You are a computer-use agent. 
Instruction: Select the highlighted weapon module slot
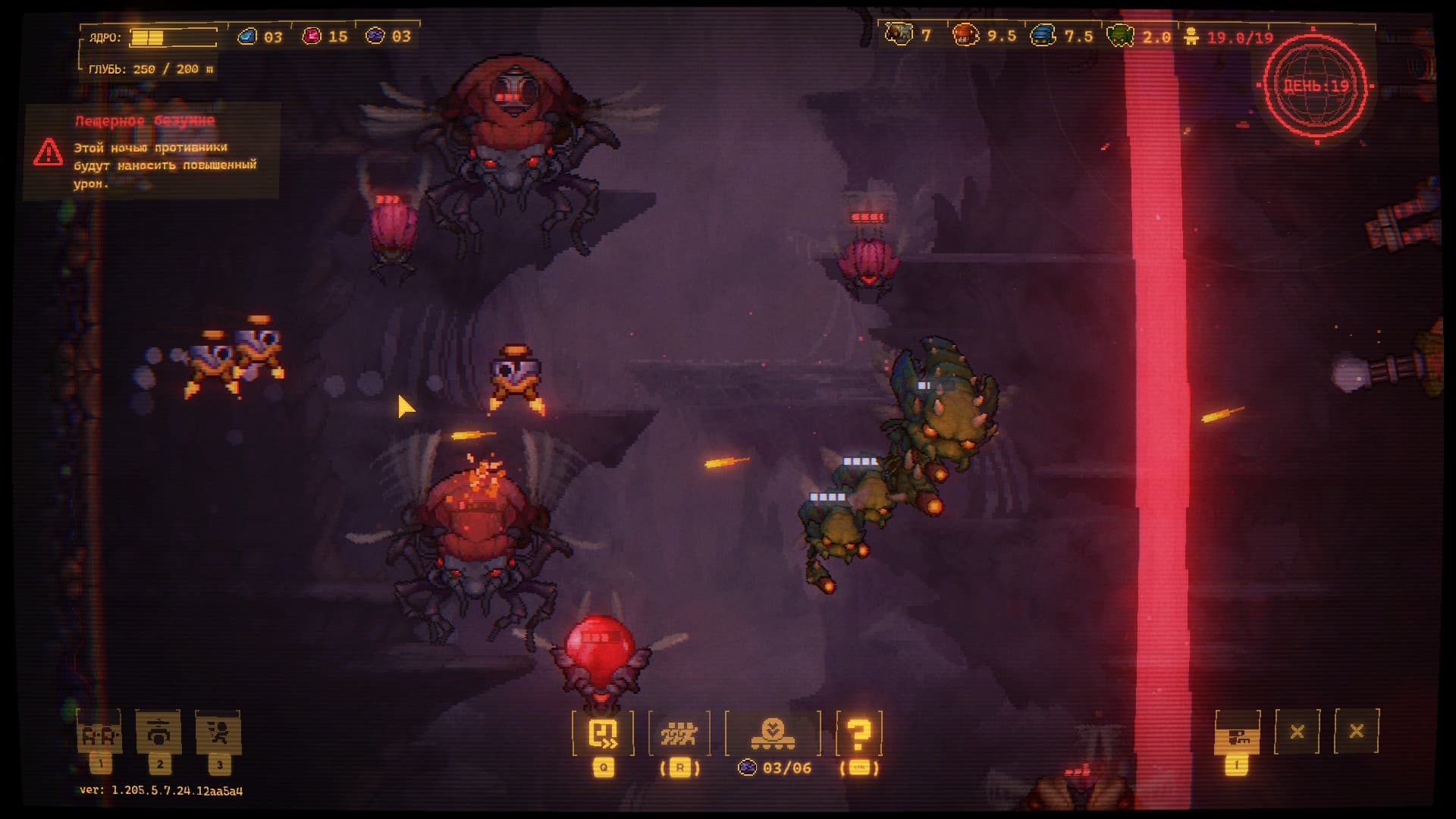pyautogui.click(x=1237, y=733)
